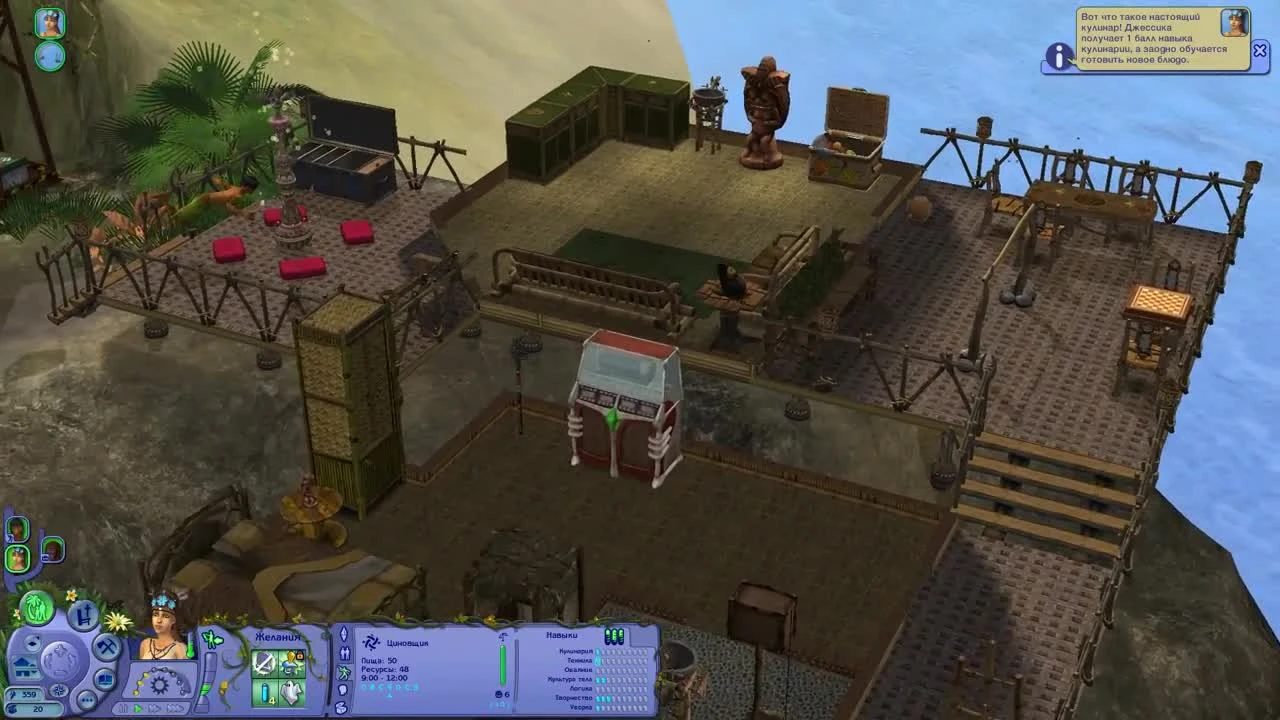The height and width of the screenshot is (720, 1280).
Task: Open the memories speech-bubble panel tab
Action: tap(342, 690)
